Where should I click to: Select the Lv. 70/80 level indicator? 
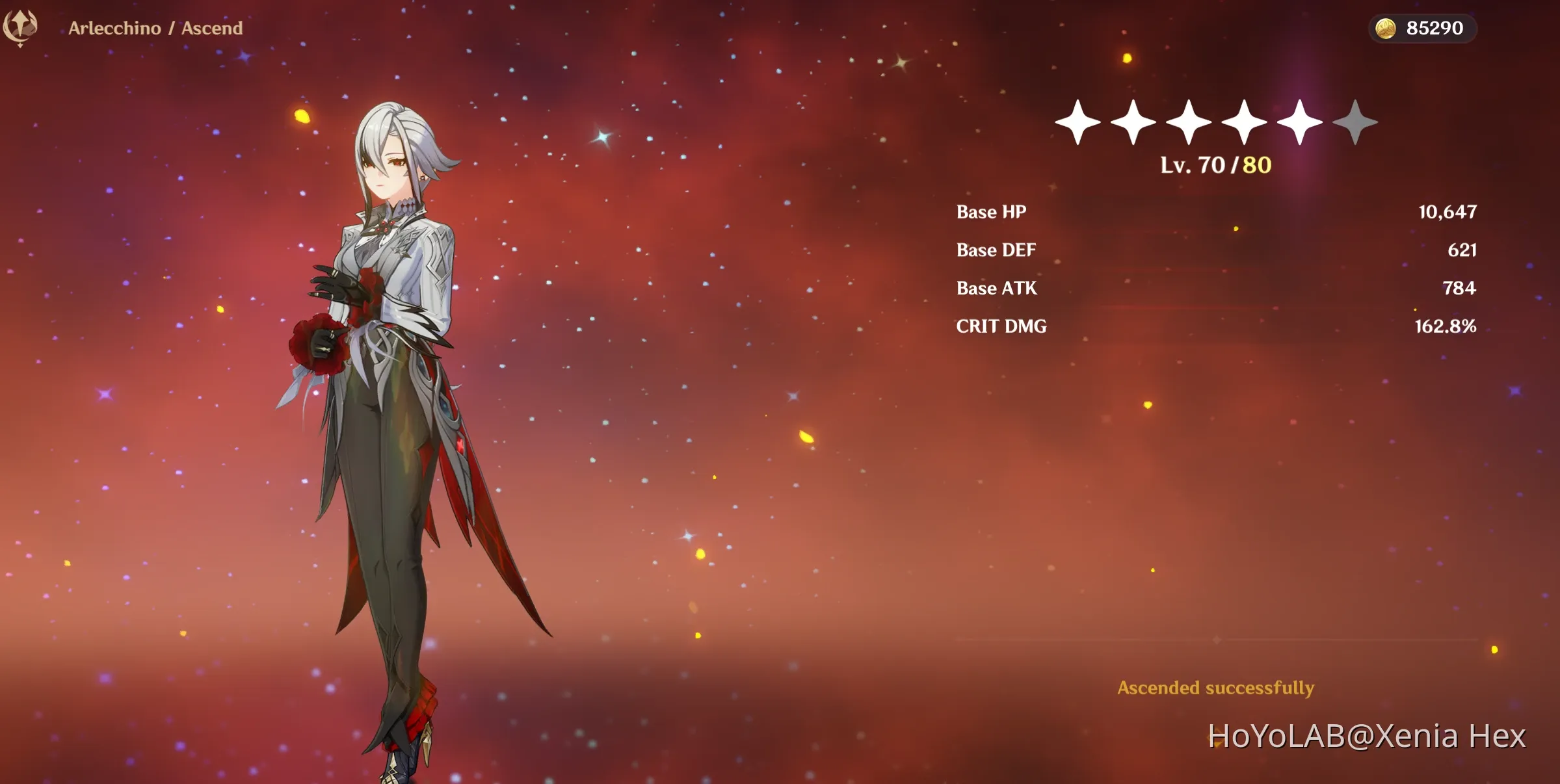(x=1216, y=165)
